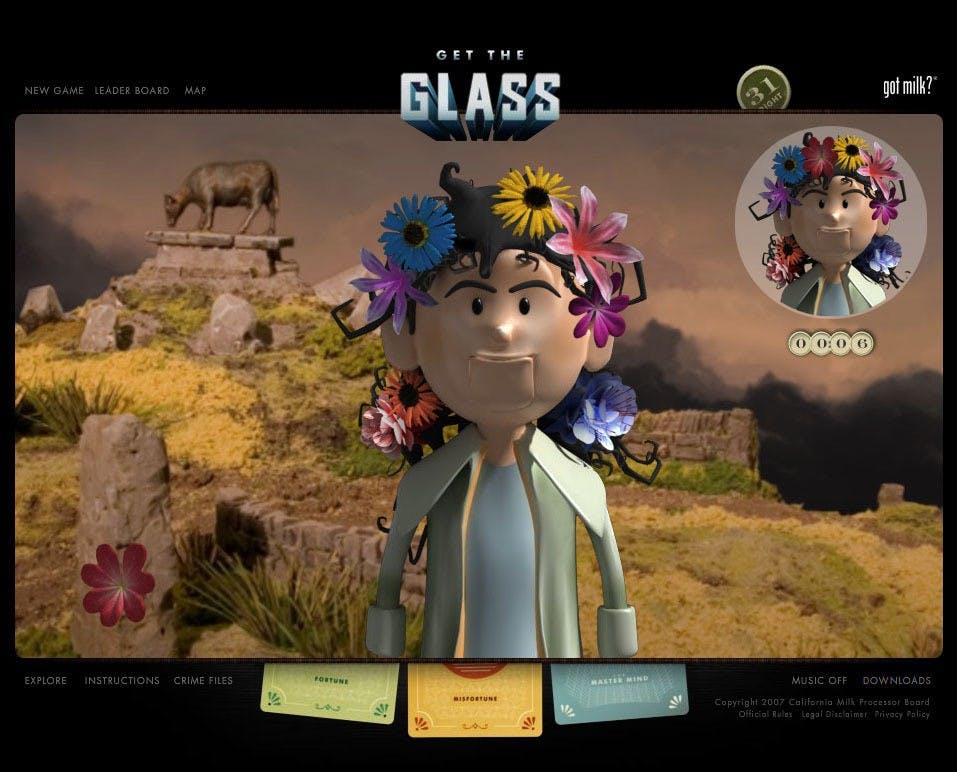The width and height of the screenshot is (957, 772).
Task: Open the Leader Board
Action: [132, 91]
